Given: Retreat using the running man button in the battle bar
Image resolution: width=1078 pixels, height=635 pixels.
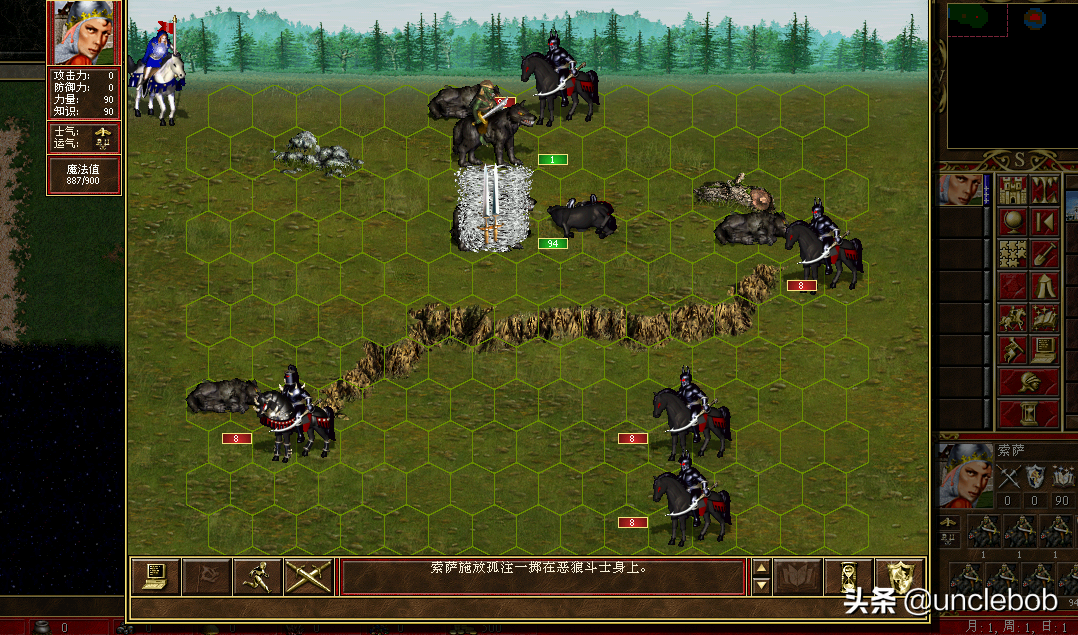Looking at the screenshot, I should [258, 577].
